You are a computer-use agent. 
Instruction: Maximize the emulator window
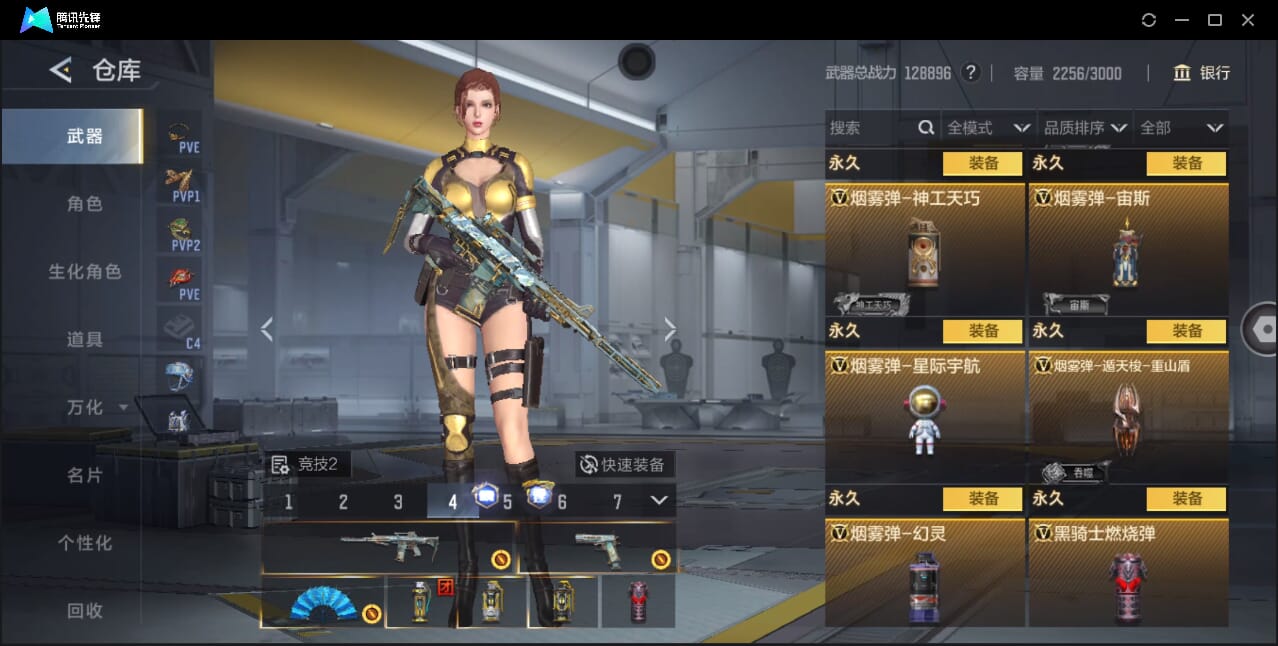1215,20
